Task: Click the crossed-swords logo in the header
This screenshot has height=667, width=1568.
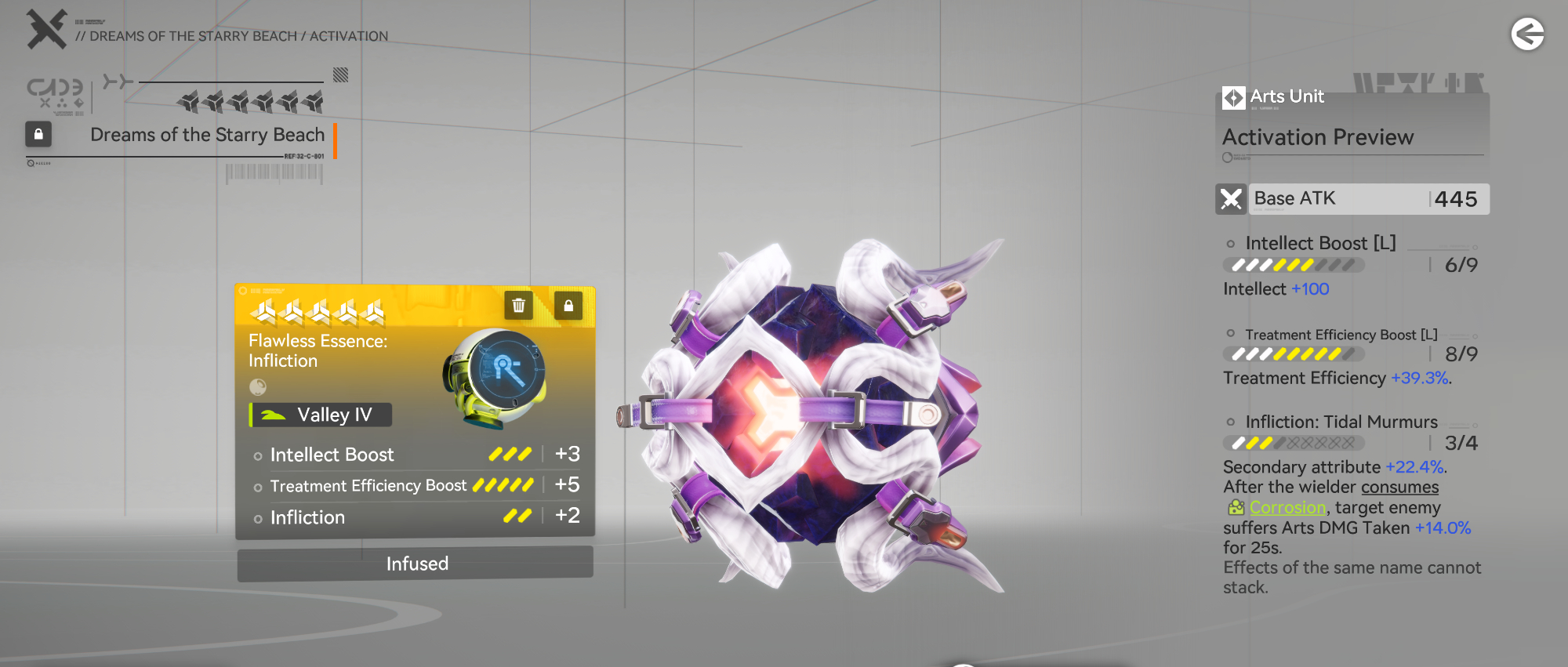Action: pos(46,30)
